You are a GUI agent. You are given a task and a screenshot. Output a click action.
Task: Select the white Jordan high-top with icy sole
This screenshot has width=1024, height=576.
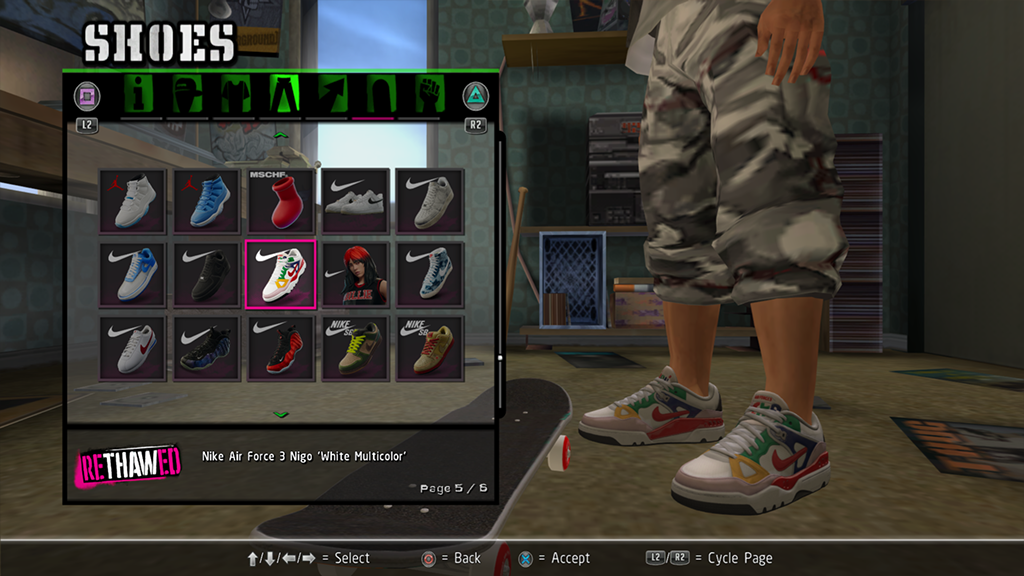pos(133,201)
